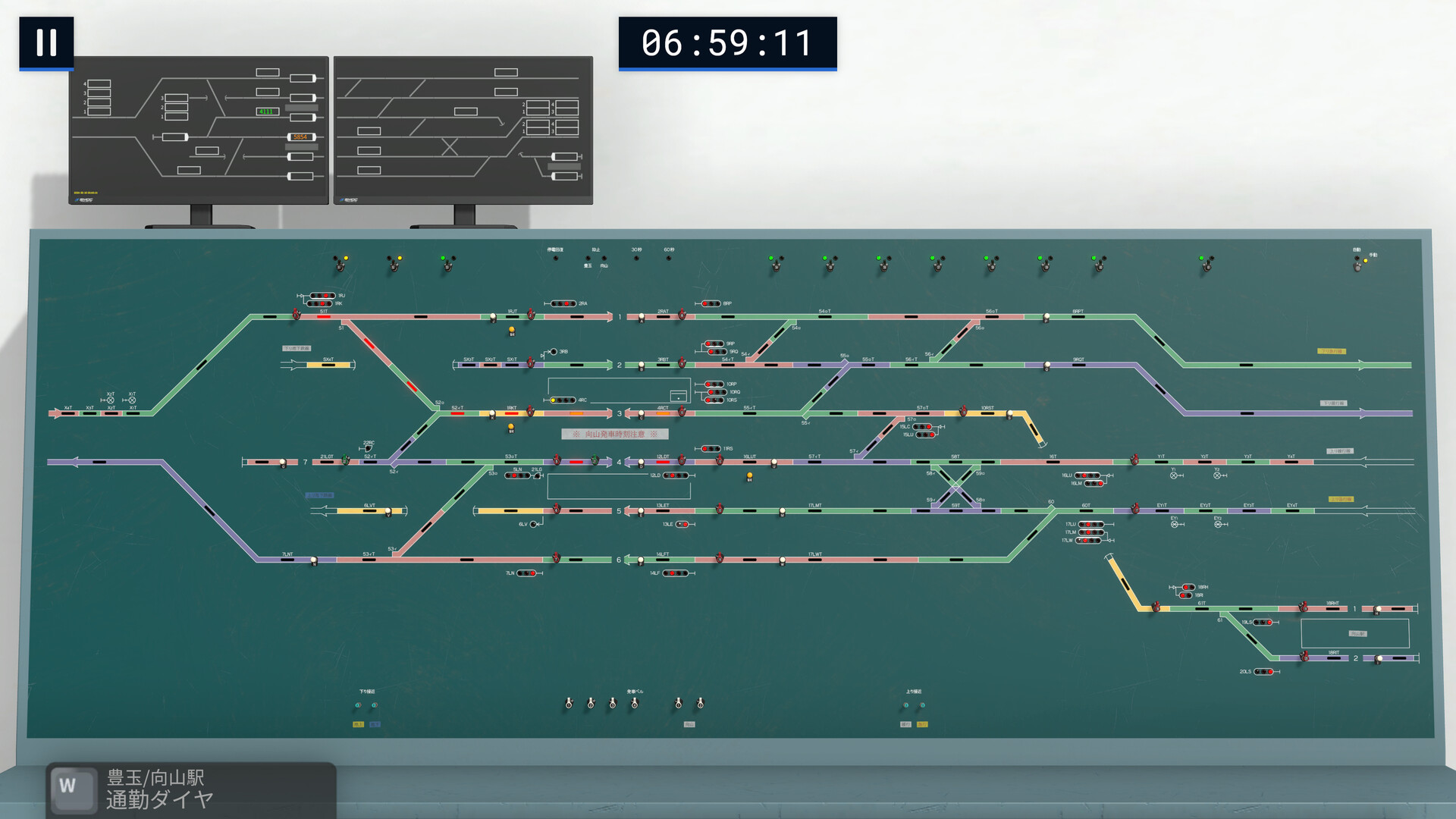
Task: Click the 06:59:11 clock display
Action: click(726, 44)
